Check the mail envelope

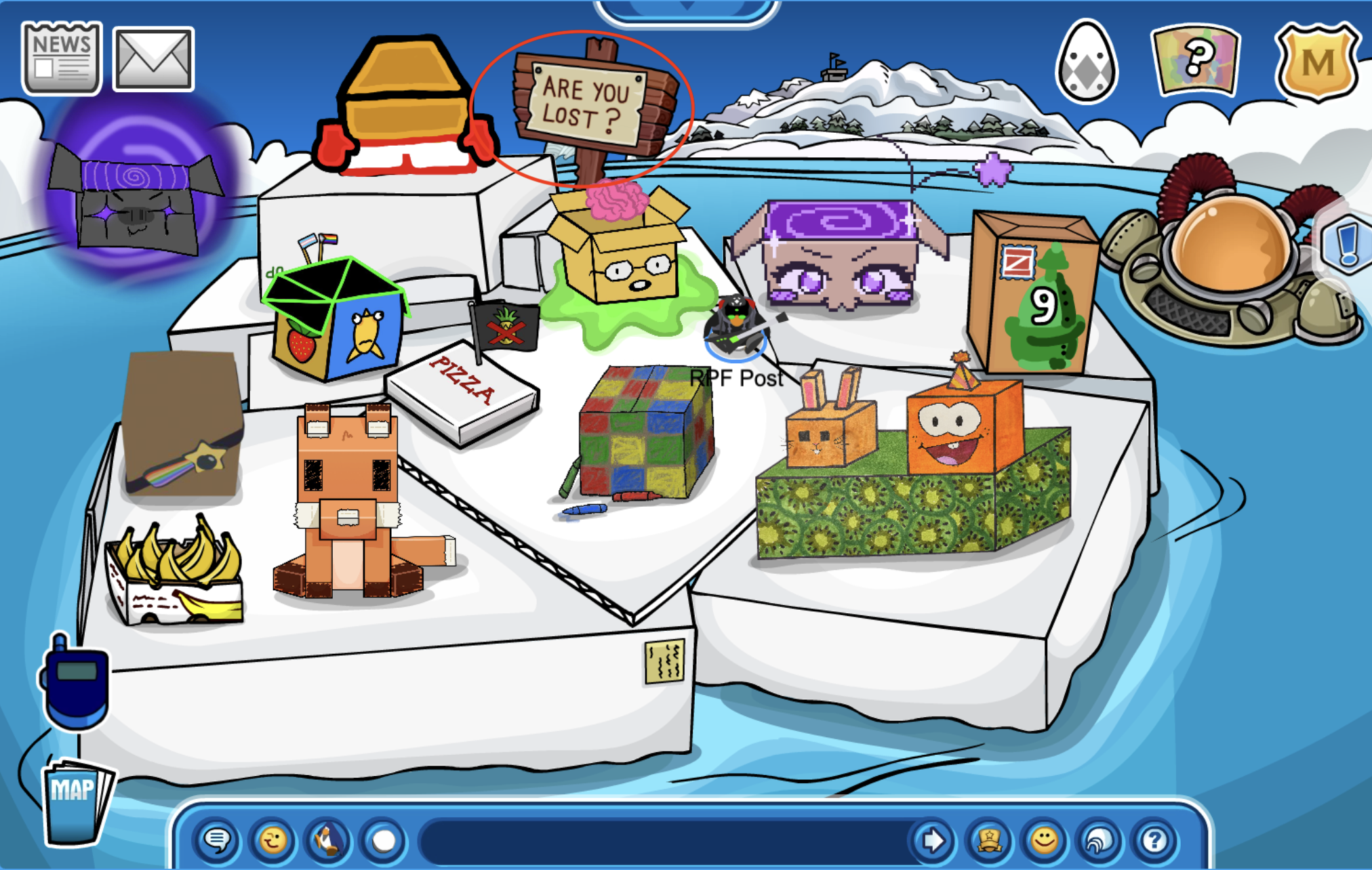pos(153,60)
